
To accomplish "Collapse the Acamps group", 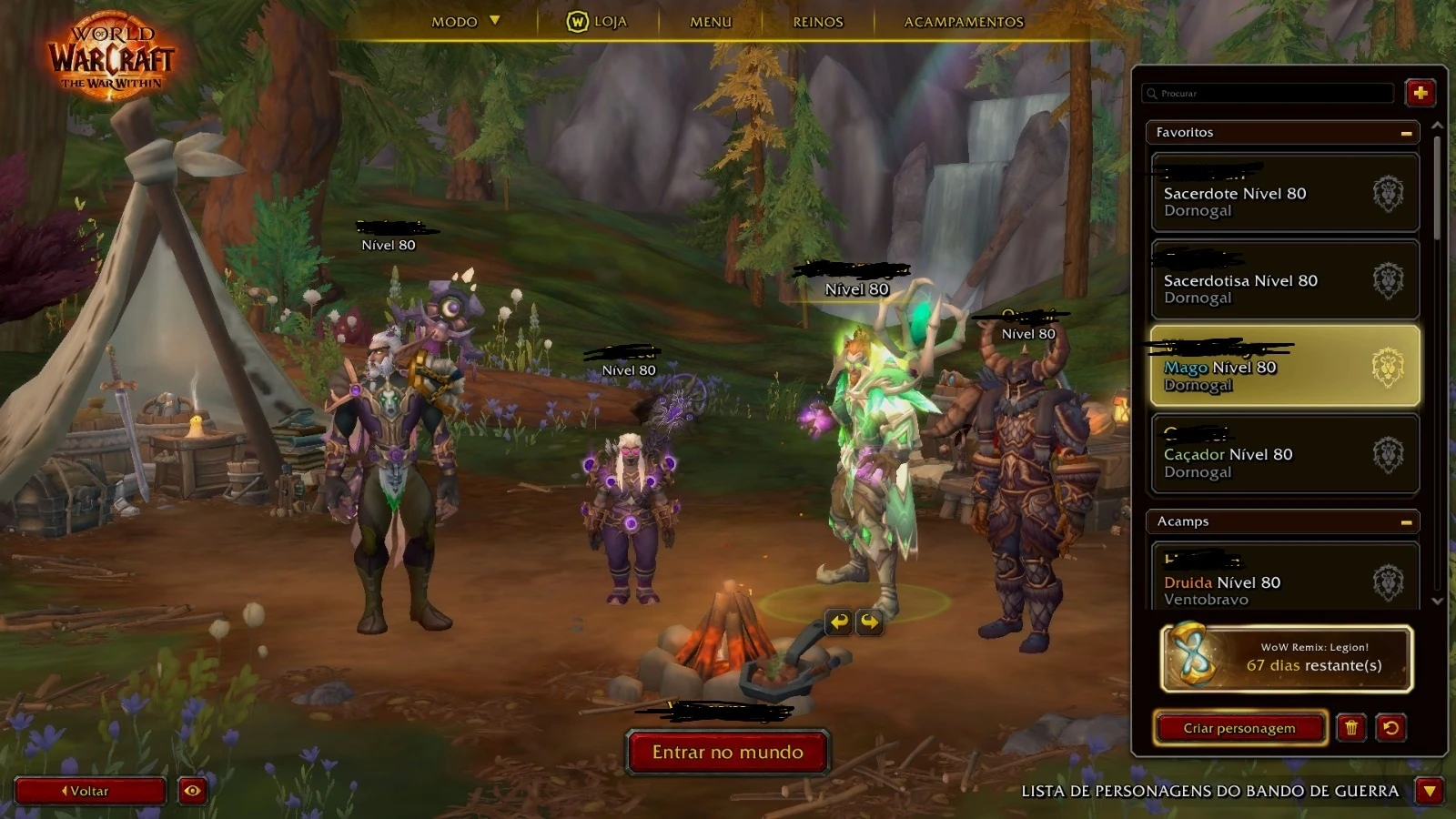I will [1405, 521].
